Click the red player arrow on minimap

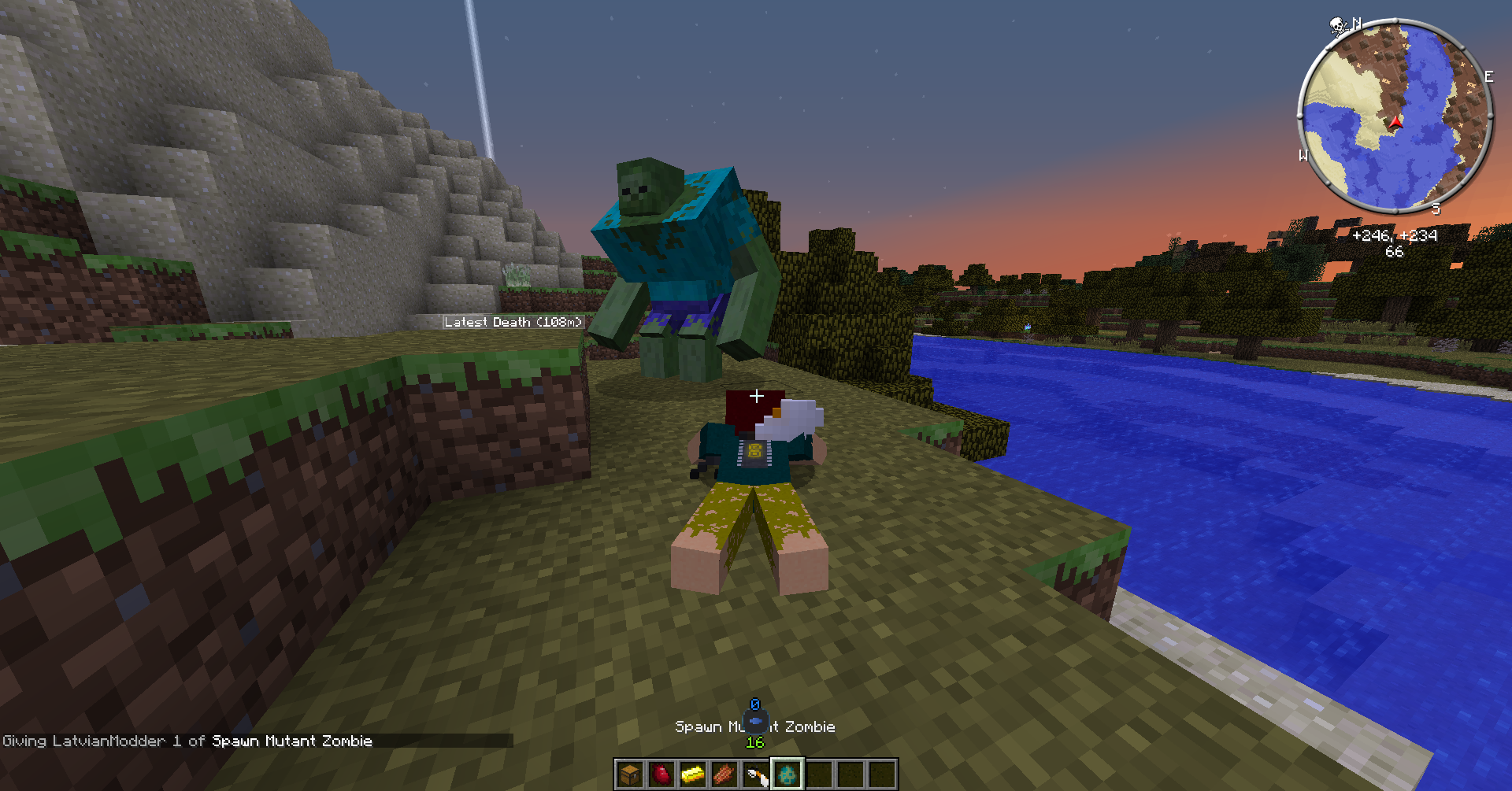click(x=1396, y=122)
